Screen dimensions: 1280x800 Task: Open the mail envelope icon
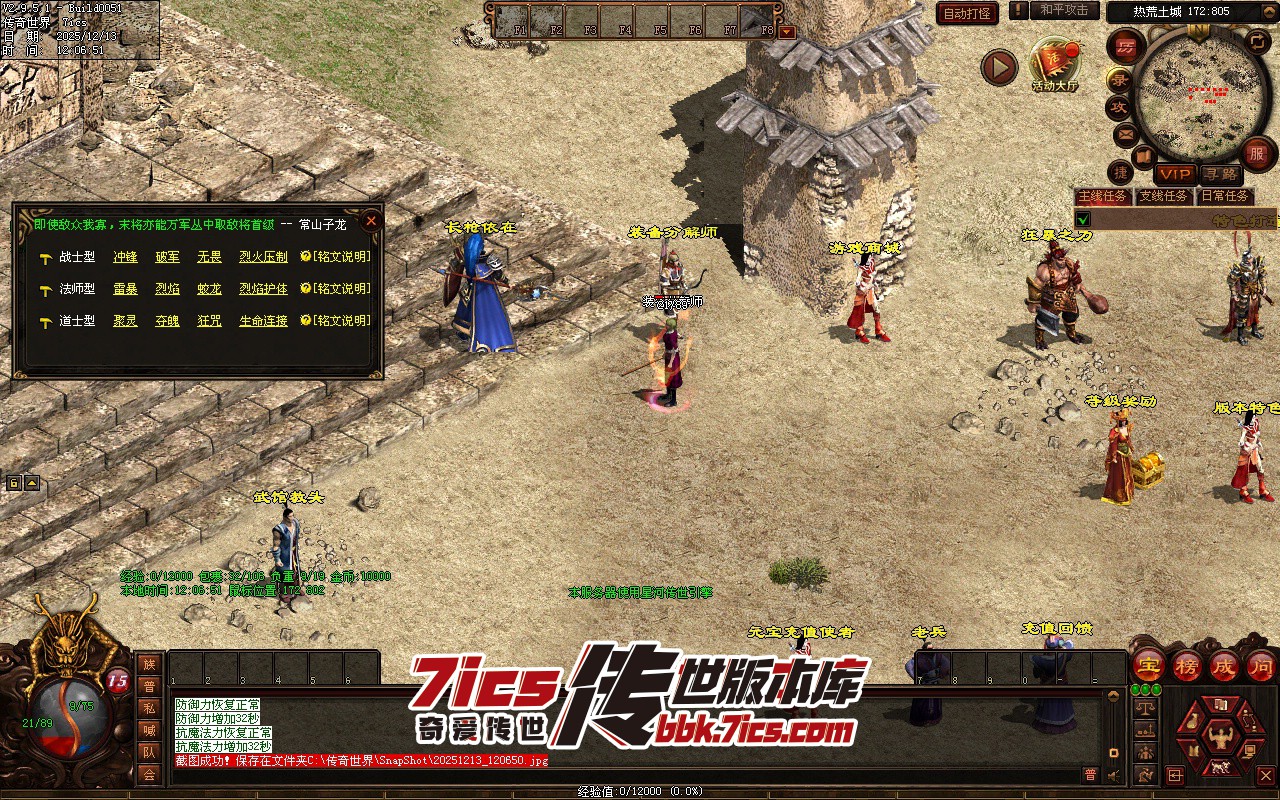click(1125, 133)
